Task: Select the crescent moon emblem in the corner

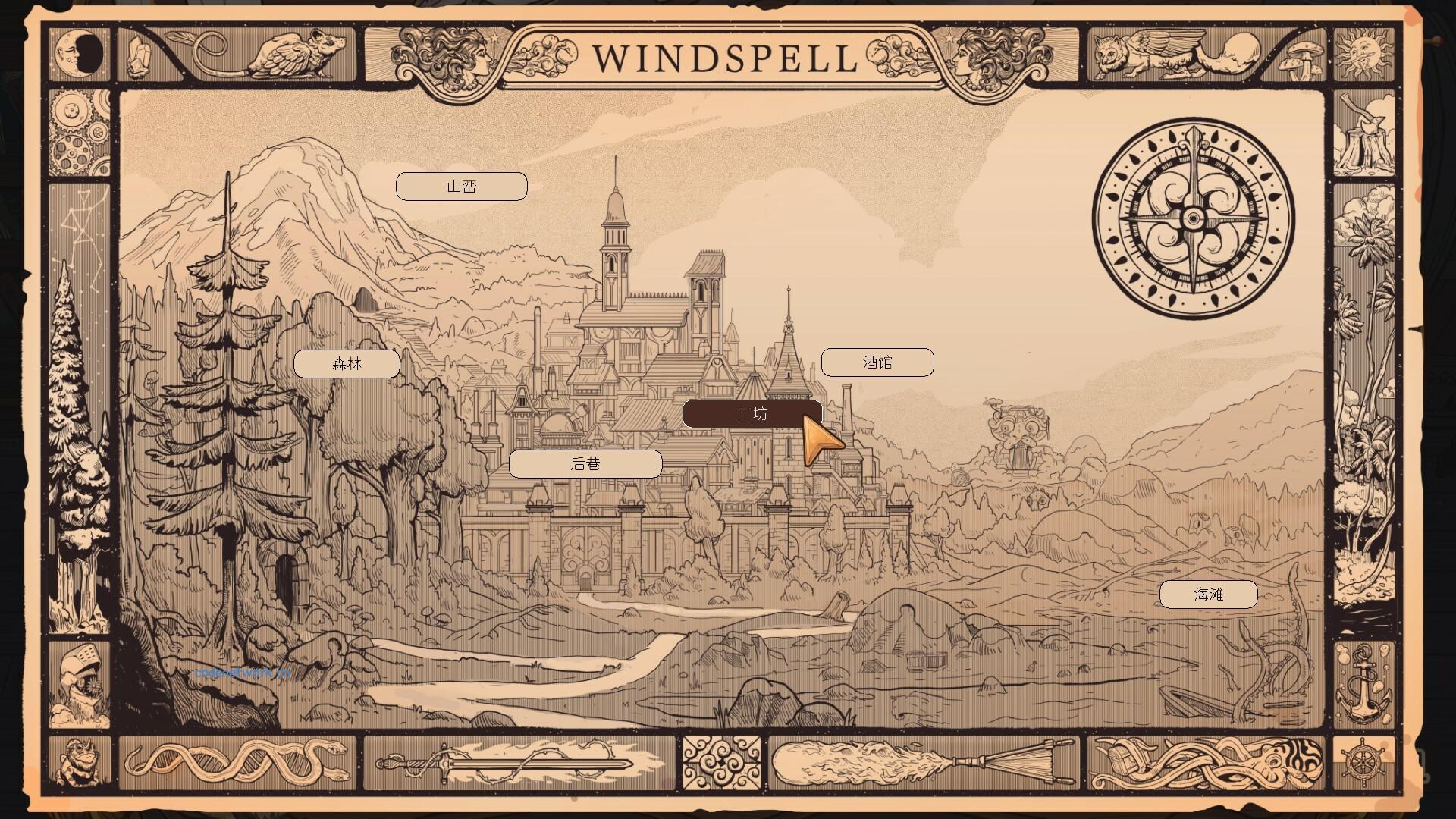Action: [x=81, y=54]
